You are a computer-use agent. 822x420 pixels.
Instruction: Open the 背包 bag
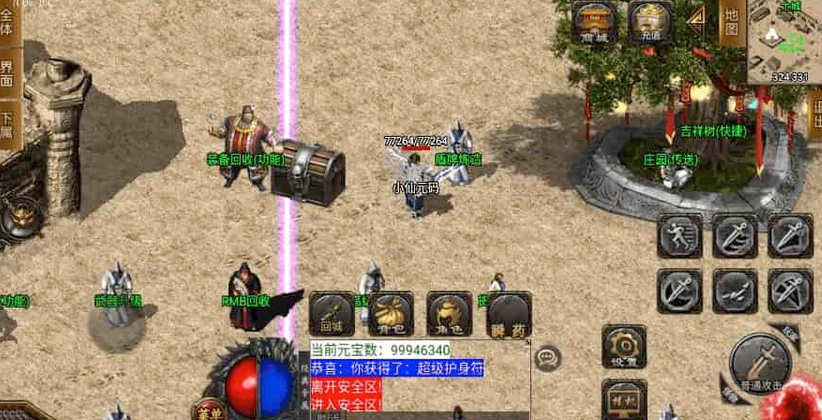tap(390, 313)
